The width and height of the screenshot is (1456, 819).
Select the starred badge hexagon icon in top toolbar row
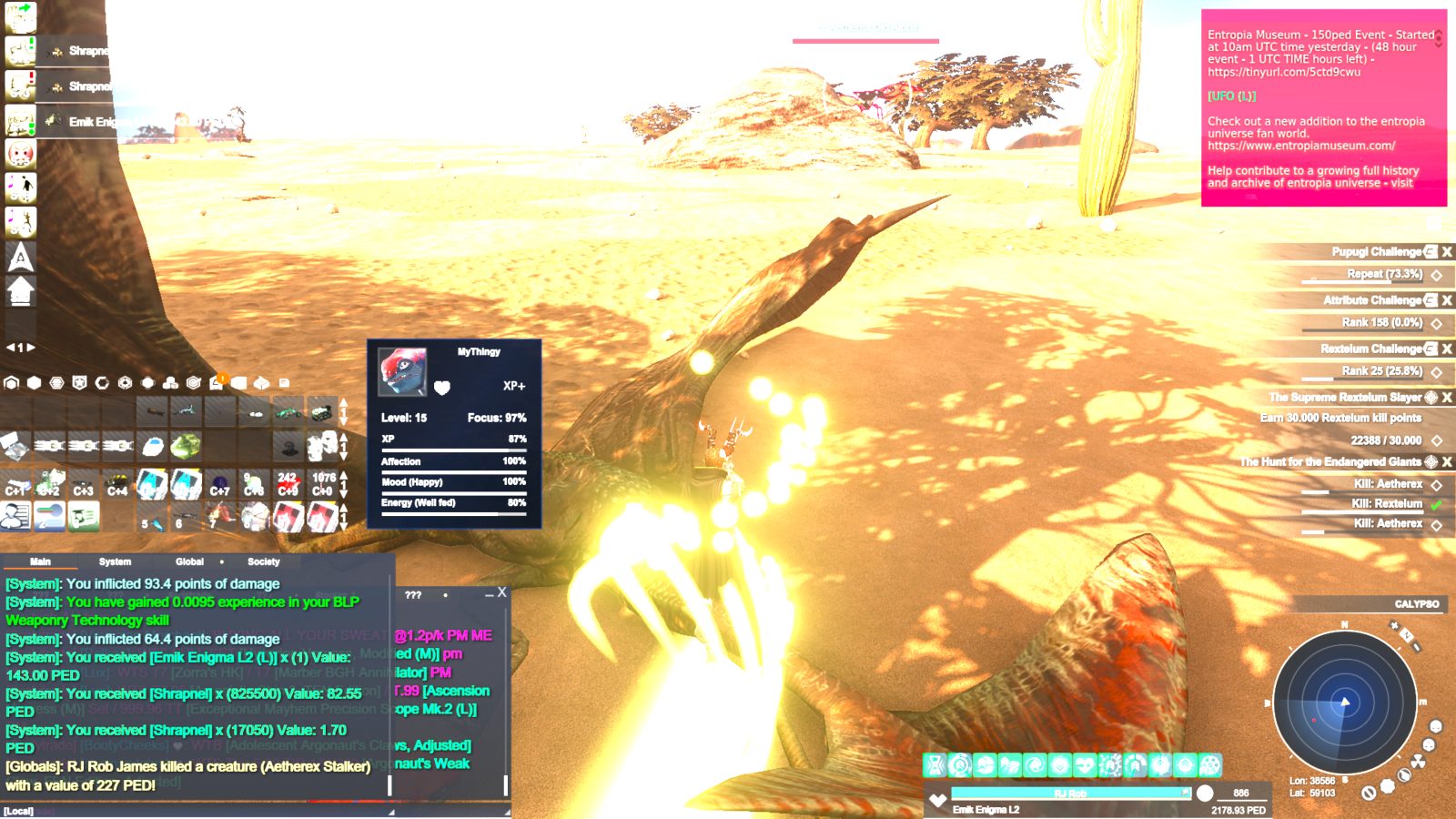[x=77, y=382]
